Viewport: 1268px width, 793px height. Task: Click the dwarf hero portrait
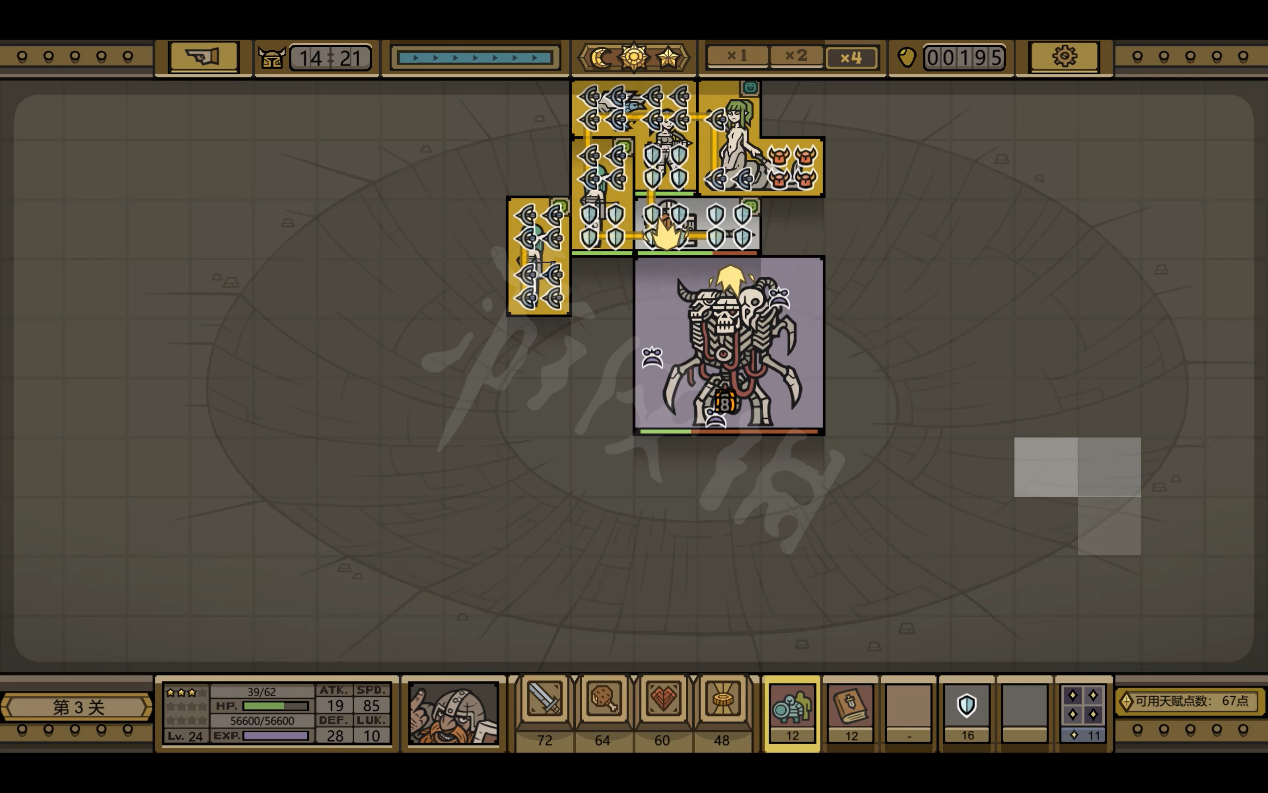tap(453, 713)
